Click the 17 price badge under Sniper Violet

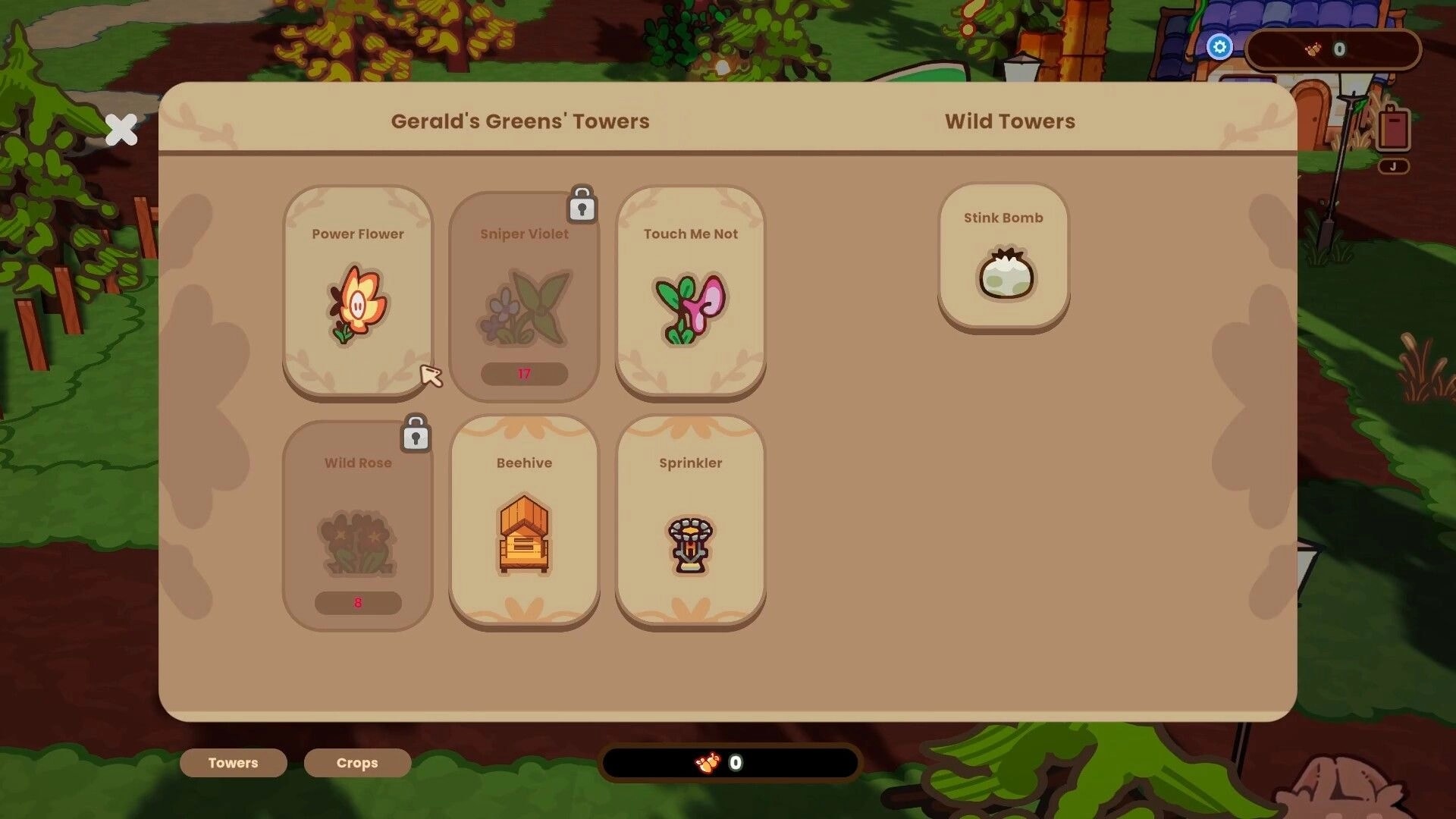524,373
